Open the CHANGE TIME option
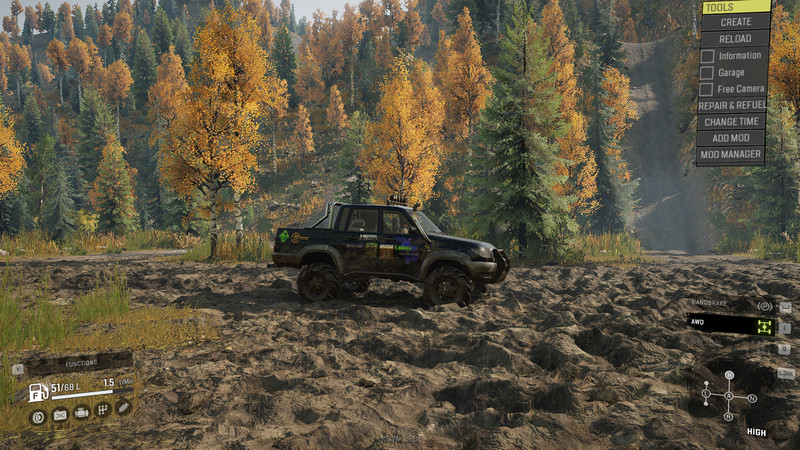This screenshot has height=450, width=800. [733, 121]
